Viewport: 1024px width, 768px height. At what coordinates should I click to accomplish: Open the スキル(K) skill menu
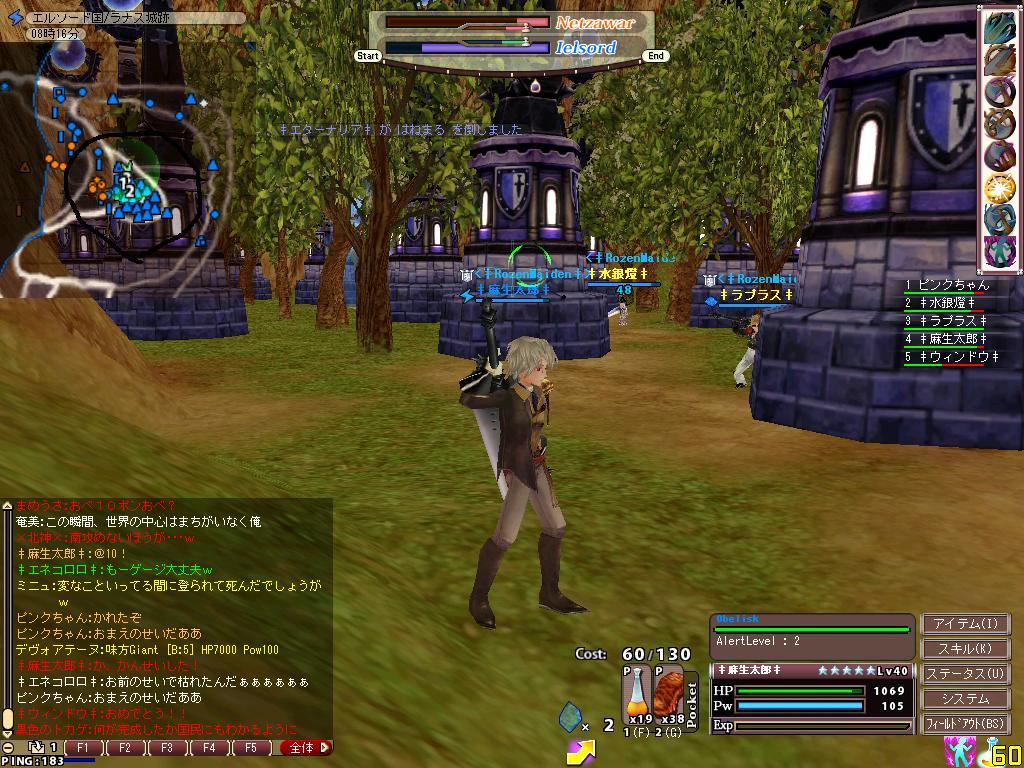[965, 649]
